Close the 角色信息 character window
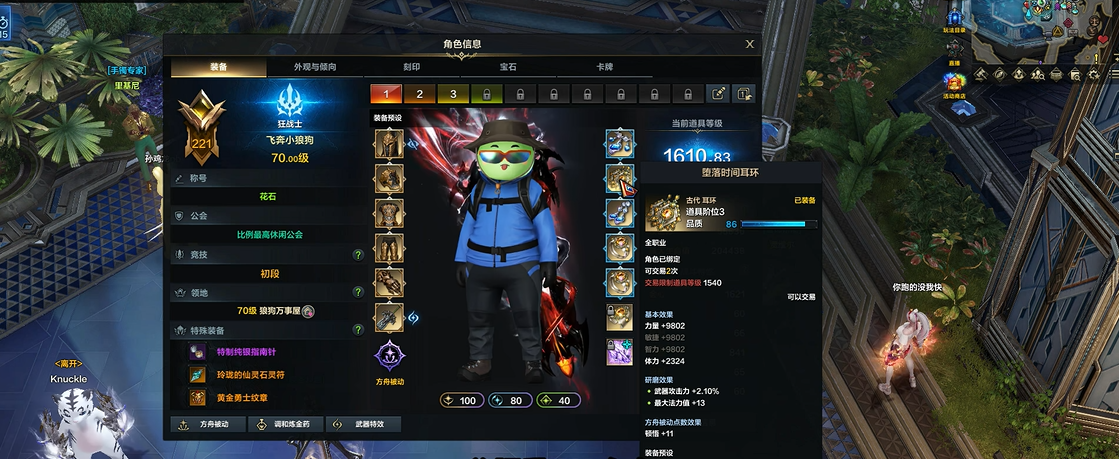1119x459 pixels. point(750,44)
